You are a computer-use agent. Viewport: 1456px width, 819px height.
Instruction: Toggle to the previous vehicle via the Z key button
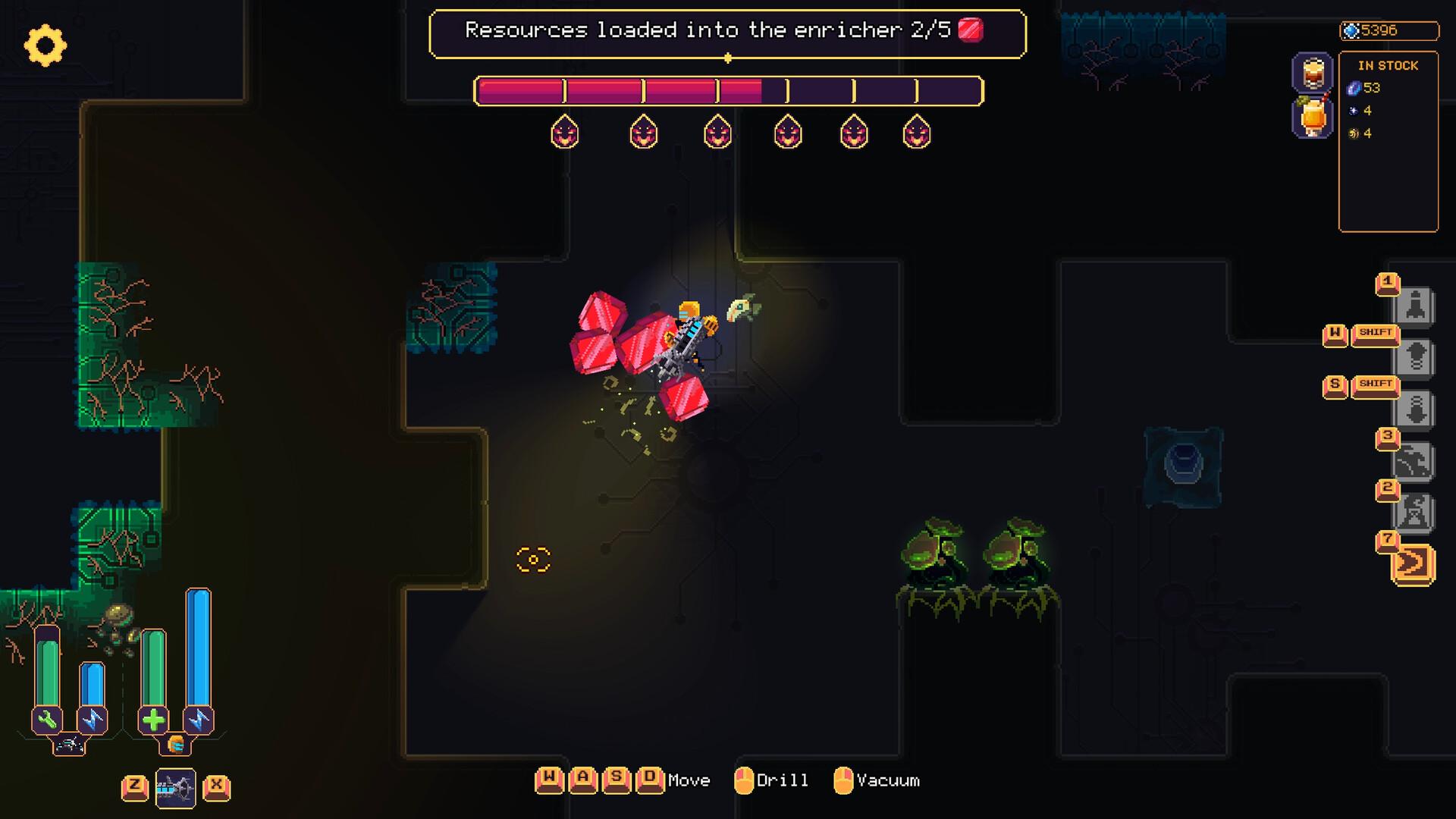tap(136, 787)
